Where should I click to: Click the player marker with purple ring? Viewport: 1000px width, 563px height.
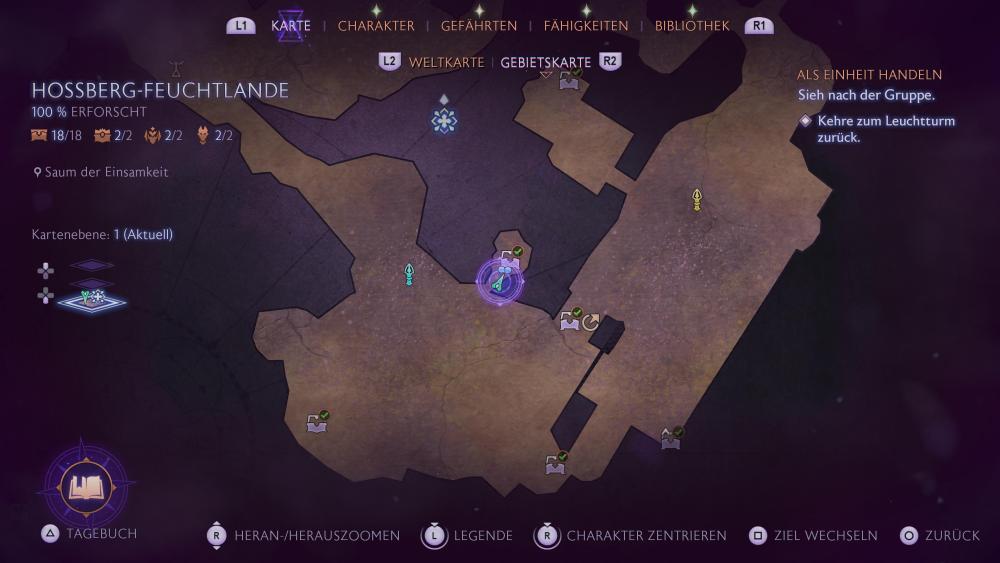[x=500, y=282]
